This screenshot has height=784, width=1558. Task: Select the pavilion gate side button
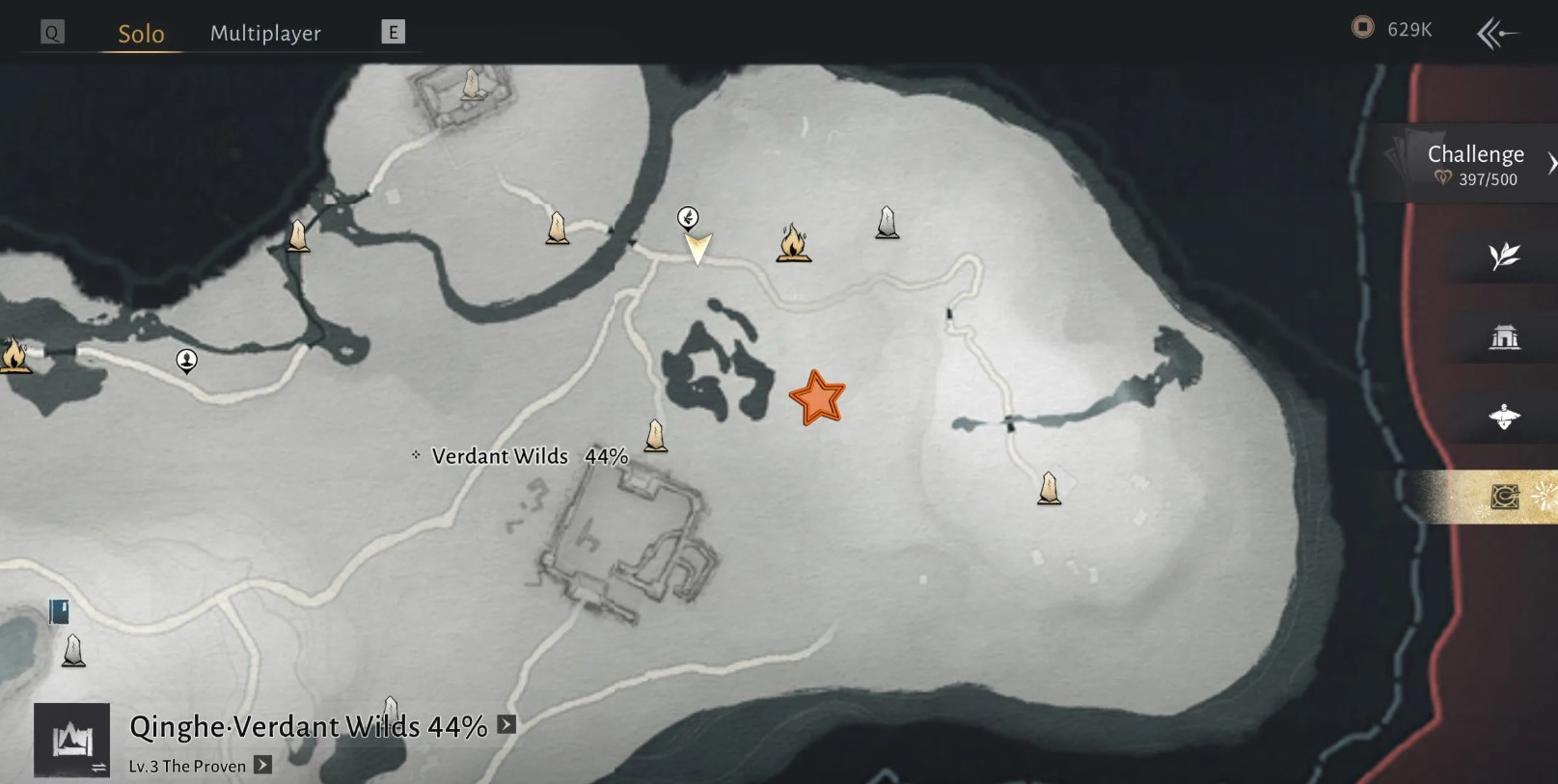coord(1504,337)
